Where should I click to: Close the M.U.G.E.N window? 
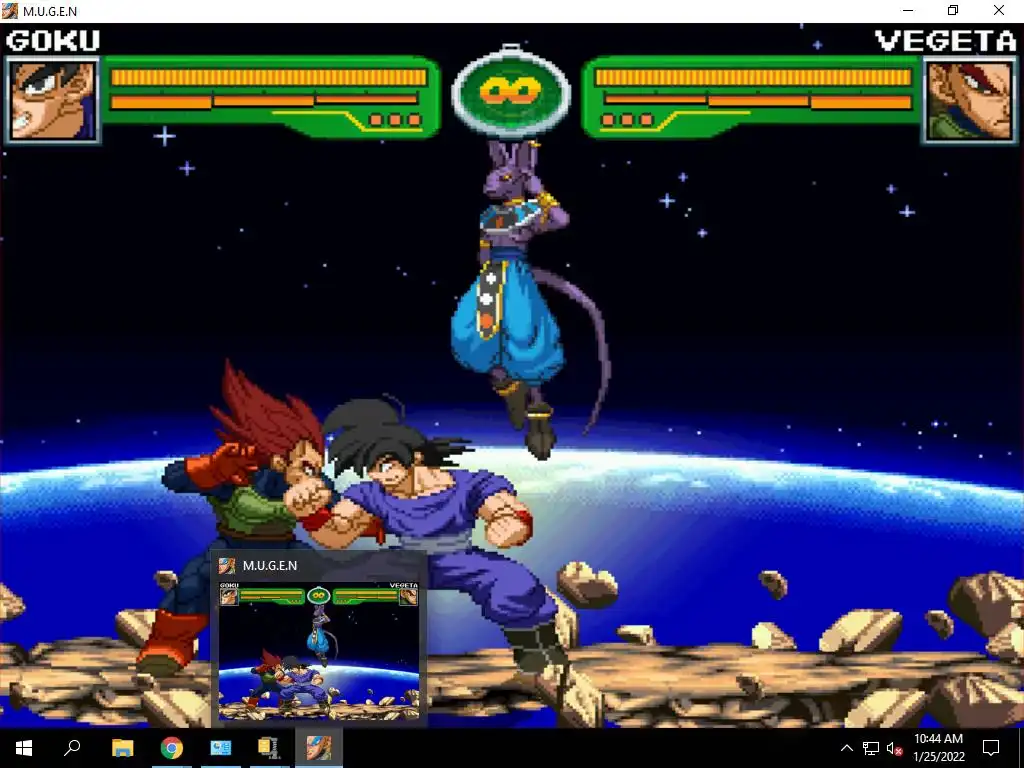(999, 11)
